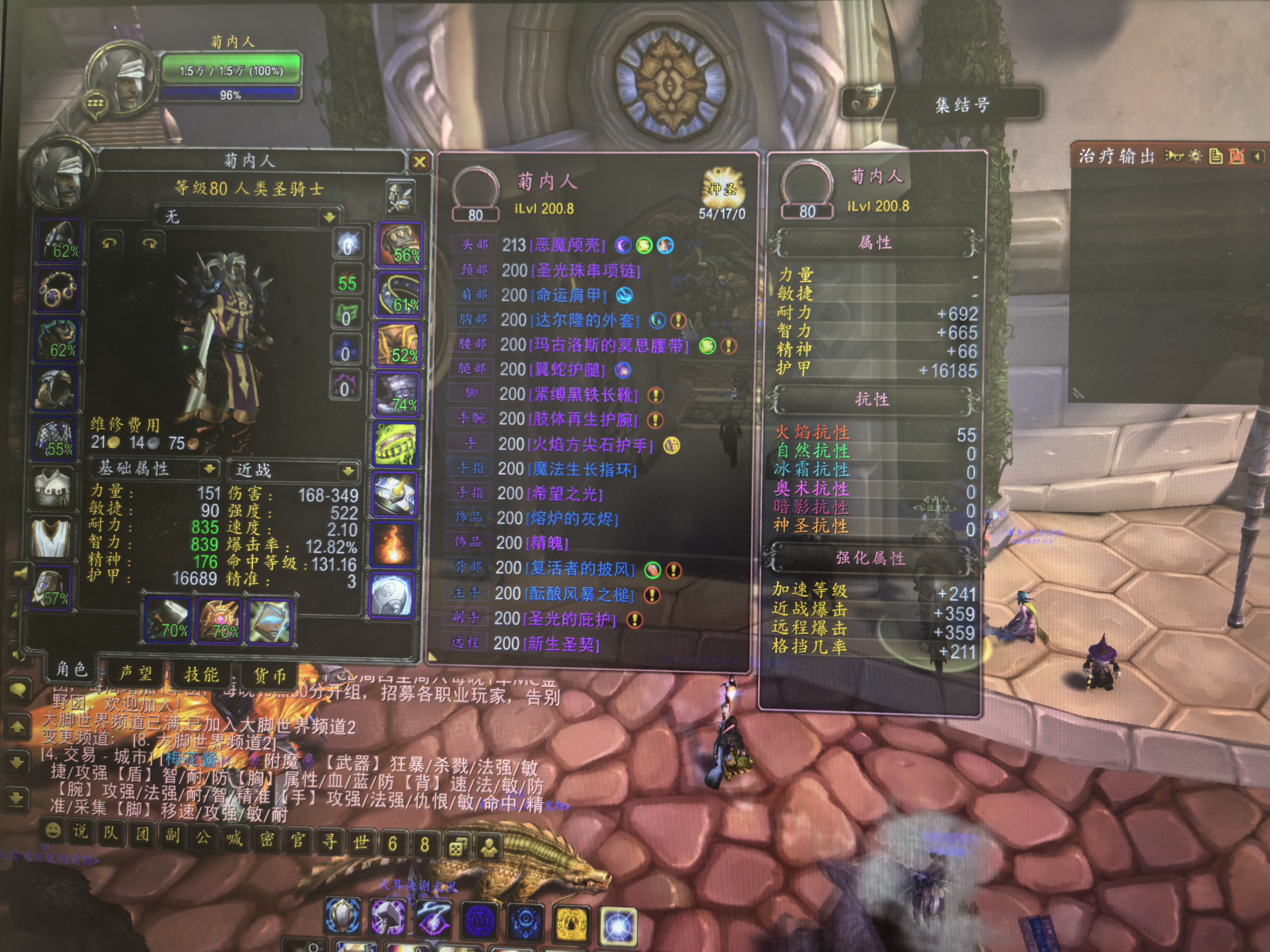
Task: Activate the hammer ability icon
Action: point(388,917)
